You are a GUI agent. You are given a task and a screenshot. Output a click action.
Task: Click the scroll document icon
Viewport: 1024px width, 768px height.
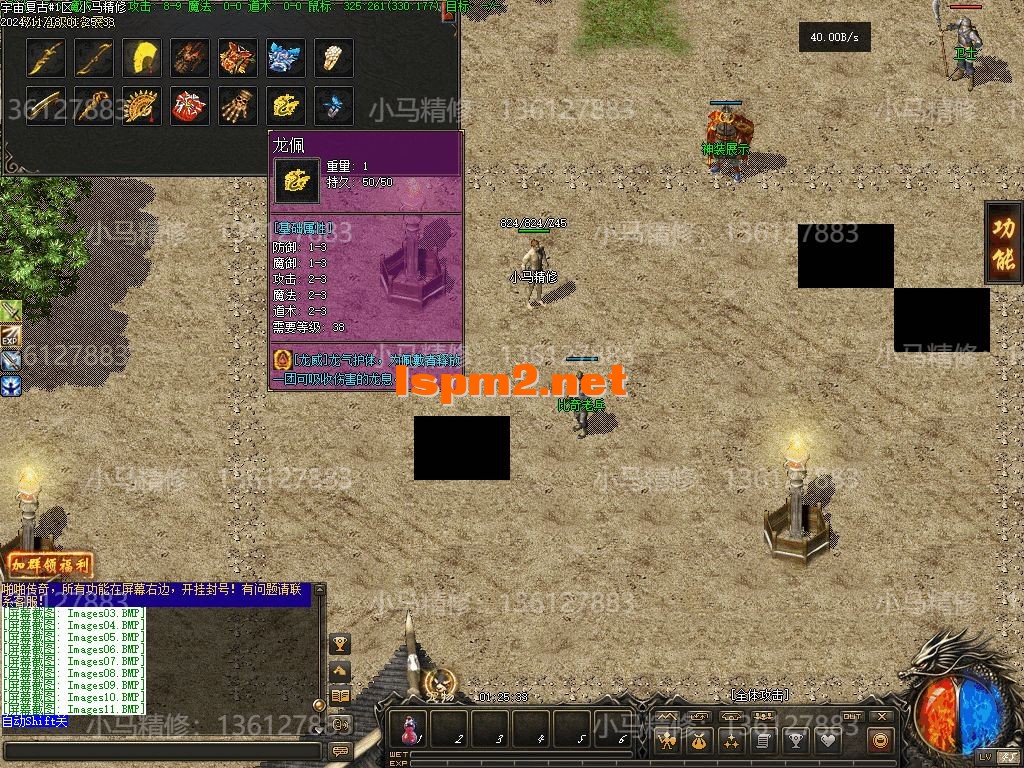coord(763,741)
